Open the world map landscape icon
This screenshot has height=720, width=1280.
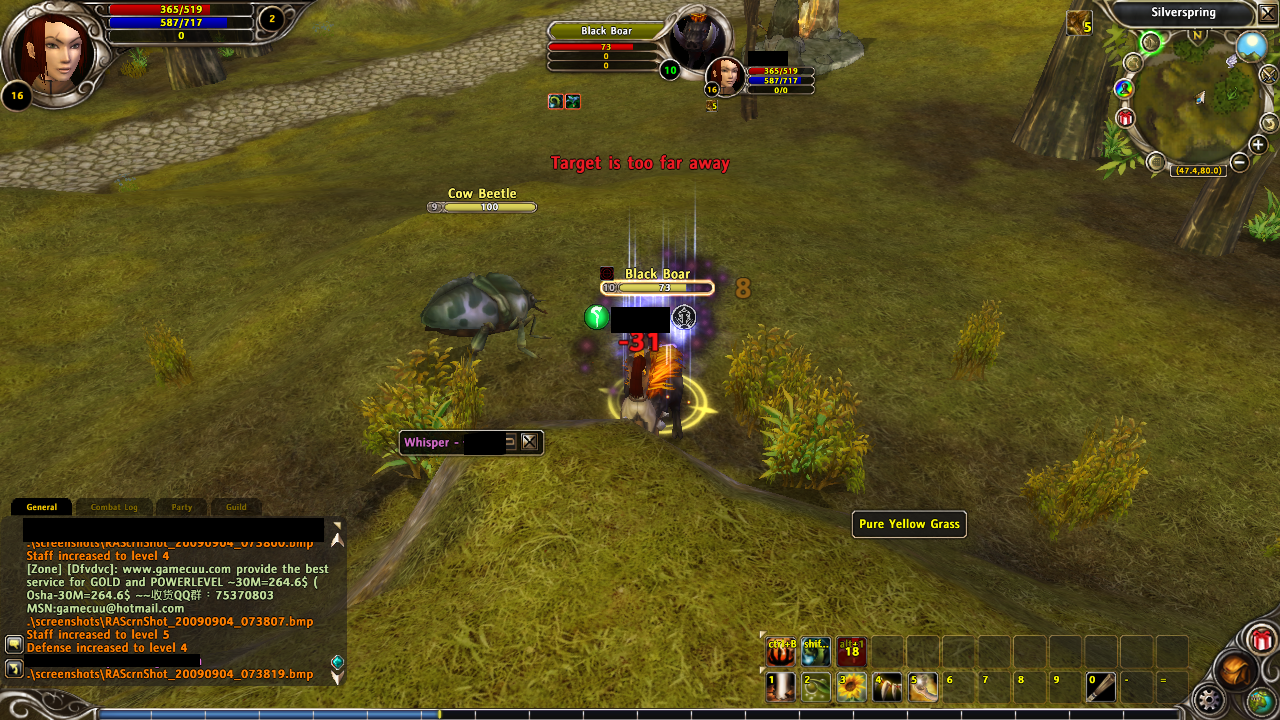tap(1251, 46)
